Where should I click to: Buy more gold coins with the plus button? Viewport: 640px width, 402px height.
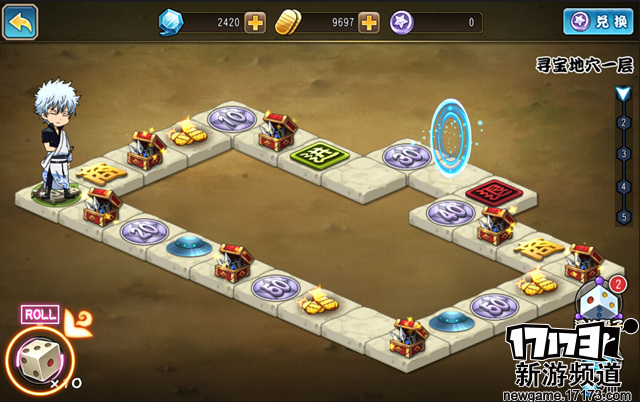click(x=369, y=22)
